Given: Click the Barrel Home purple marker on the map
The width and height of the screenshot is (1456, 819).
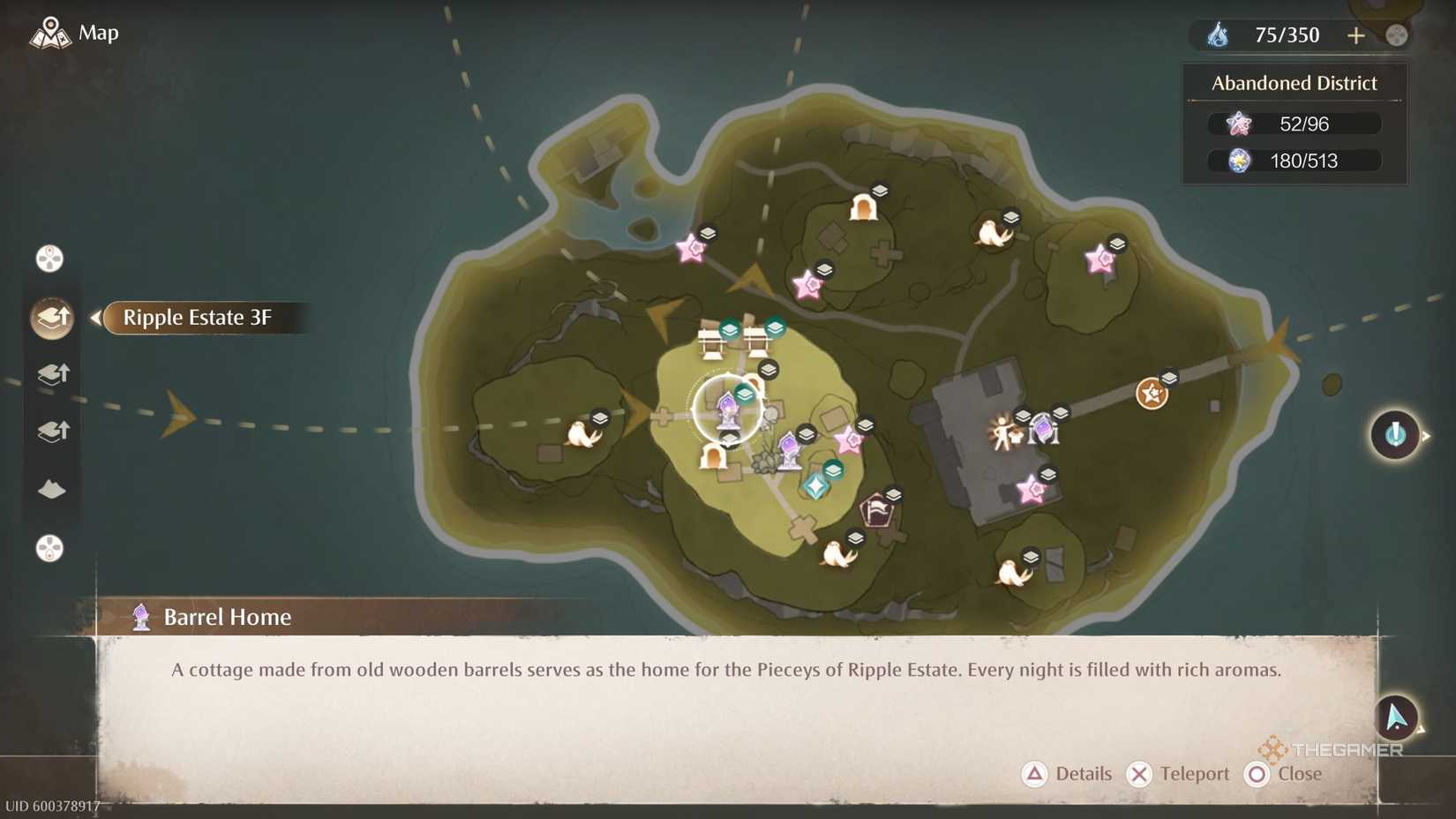Looking at the screenshot, I should [x=728, y=406].
